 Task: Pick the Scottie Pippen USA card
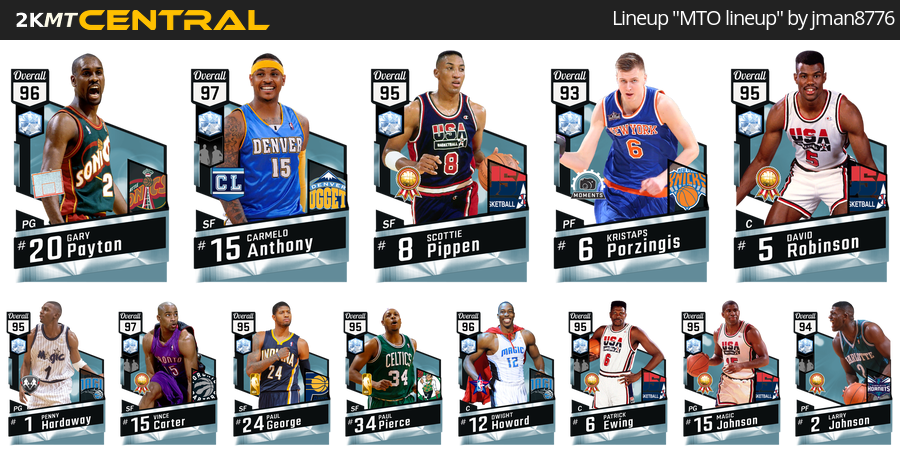point(450,165)
